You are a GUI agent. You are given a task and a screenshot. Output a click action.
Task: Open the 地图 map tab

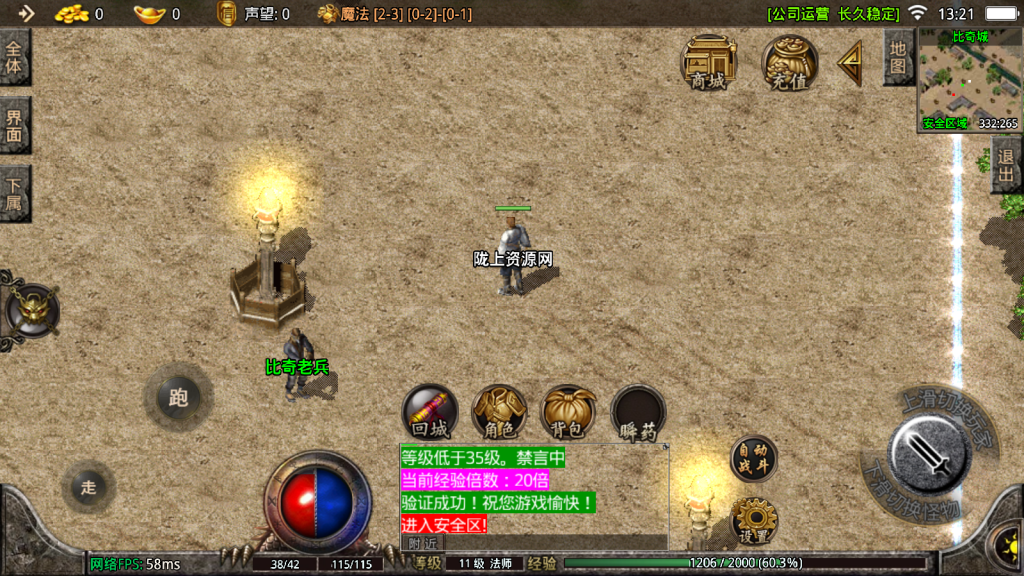pos(898,58)
